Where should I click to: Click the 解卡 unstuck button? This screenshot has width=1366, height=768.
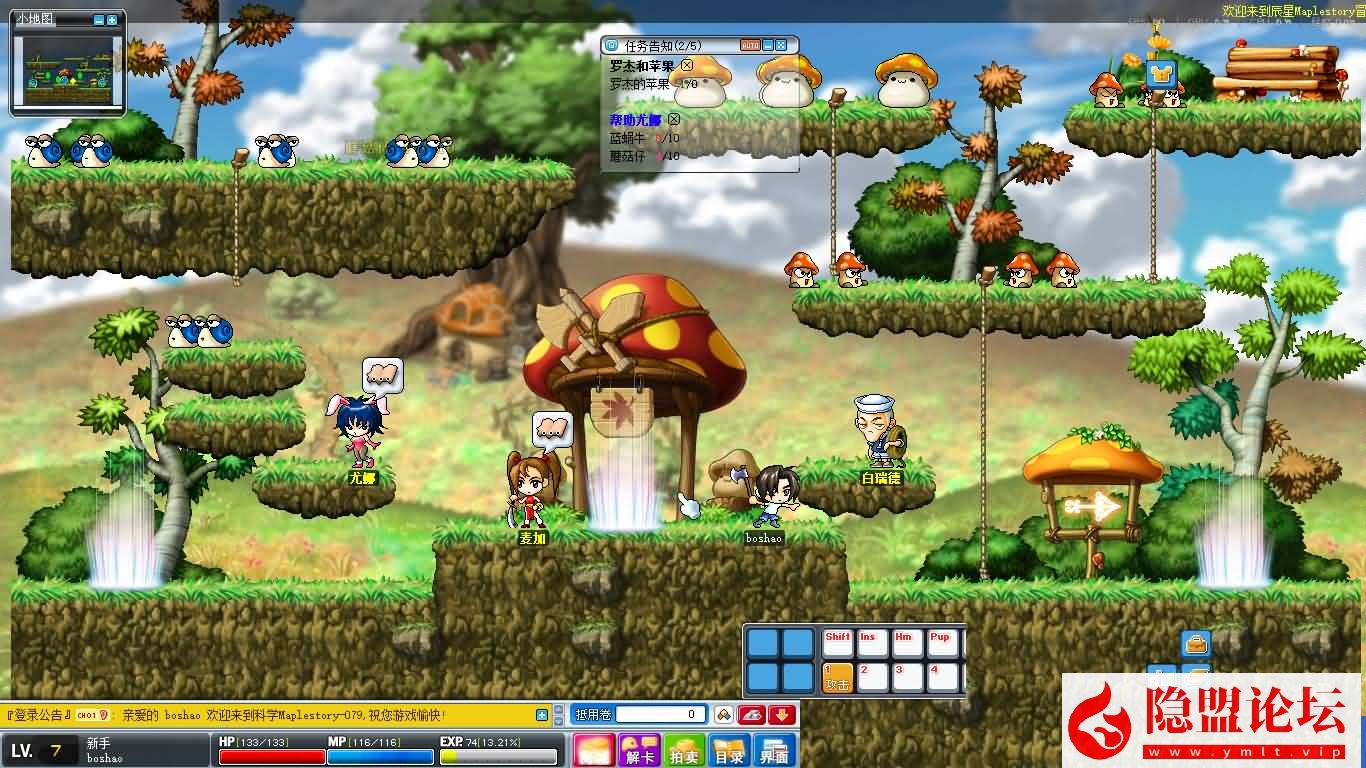[x=637, y=751]
